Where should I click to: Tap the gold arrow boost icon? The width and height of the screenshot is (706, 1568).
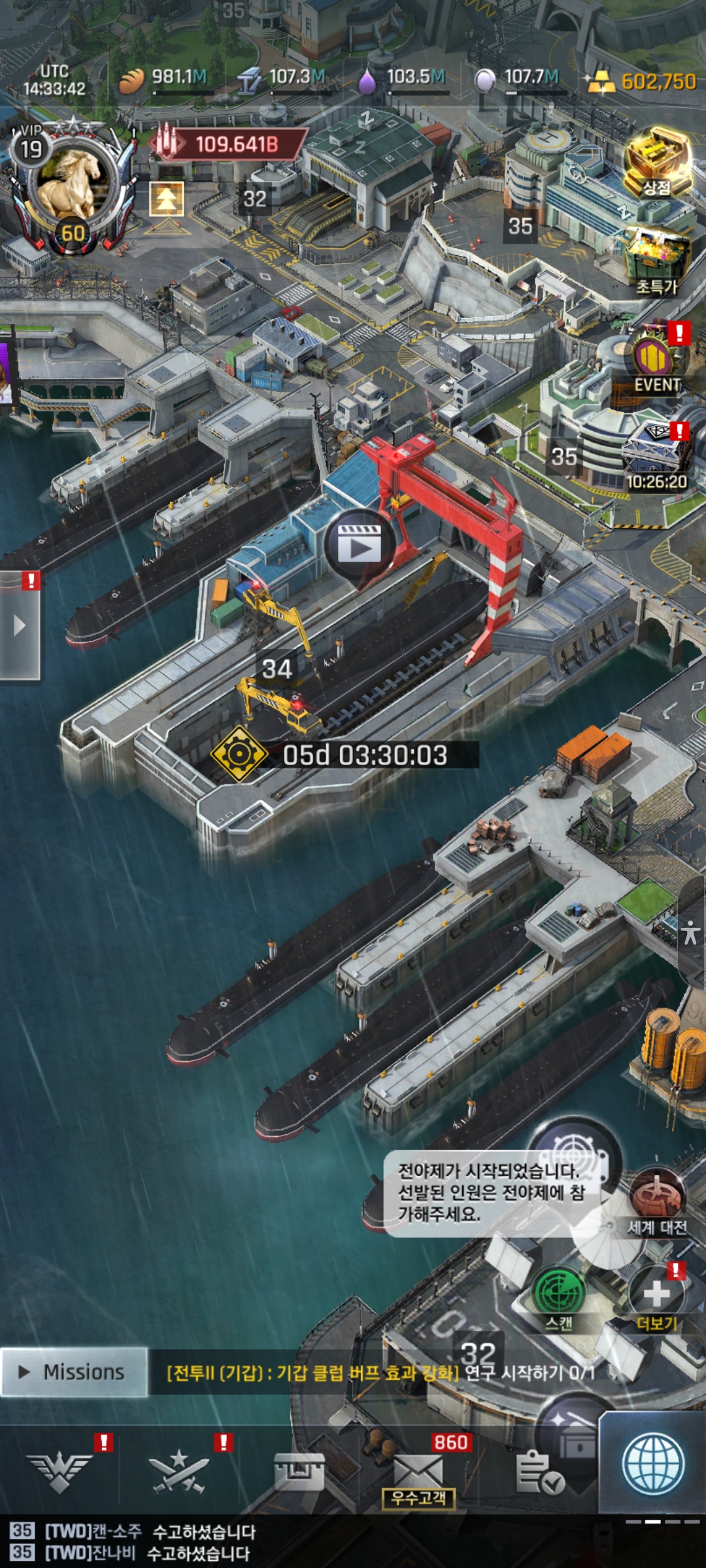pos(167,199)
